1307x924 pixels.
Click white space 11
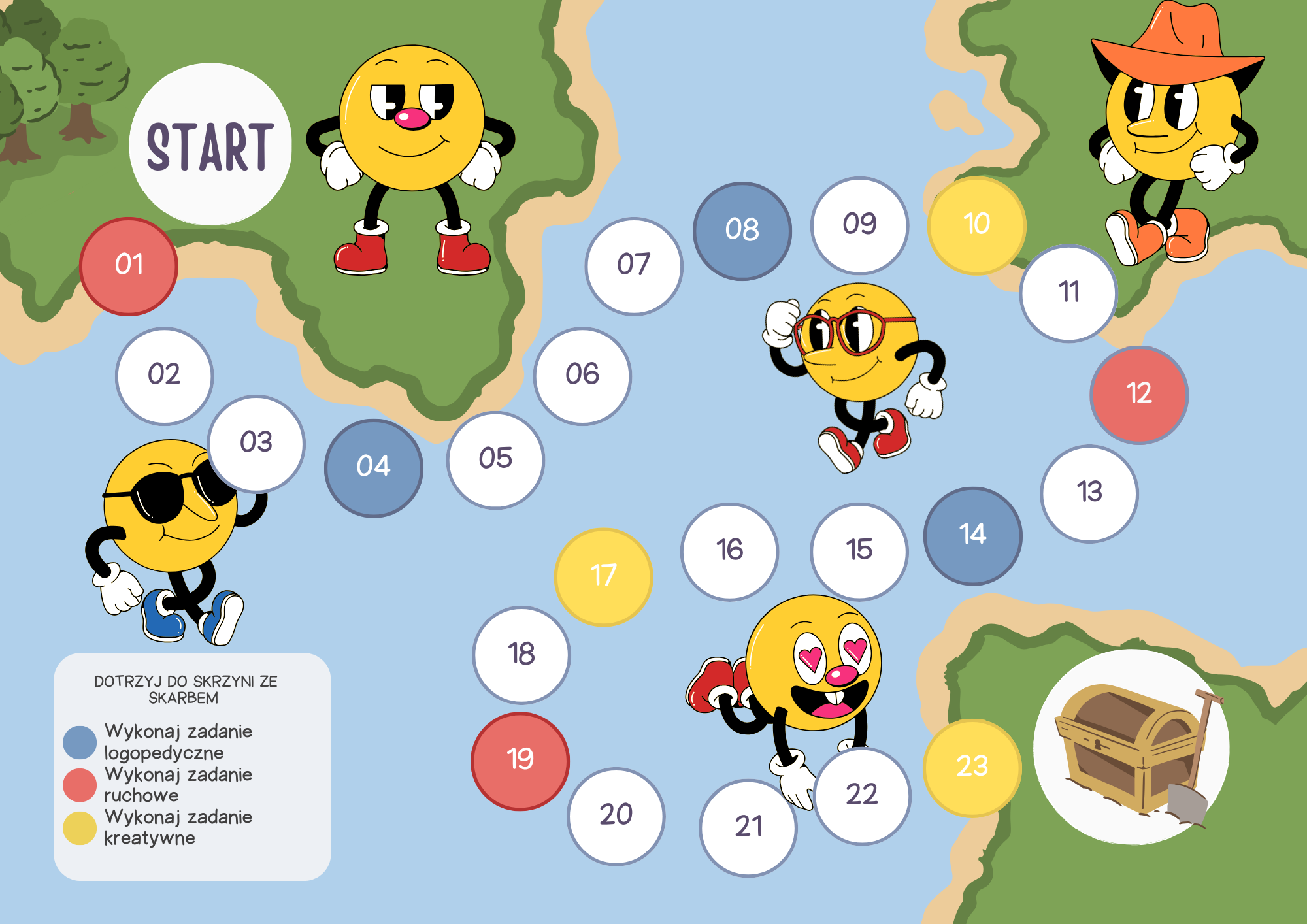pos(1068,293)
